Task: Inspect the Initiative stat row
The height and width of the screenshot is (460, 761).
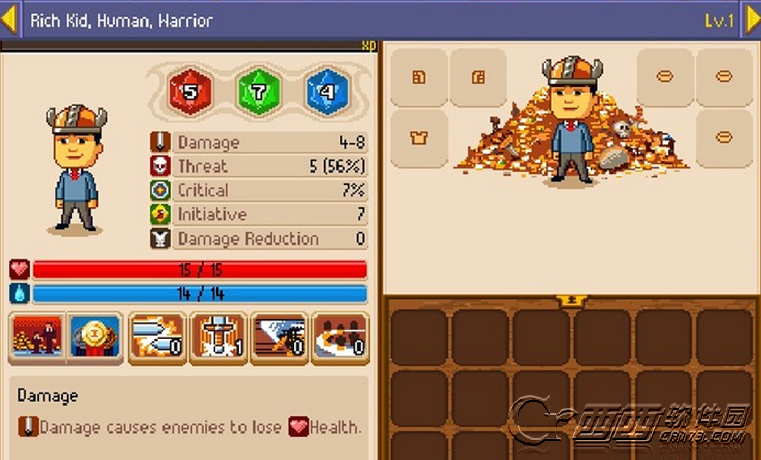Action: (x=258, y=215)
